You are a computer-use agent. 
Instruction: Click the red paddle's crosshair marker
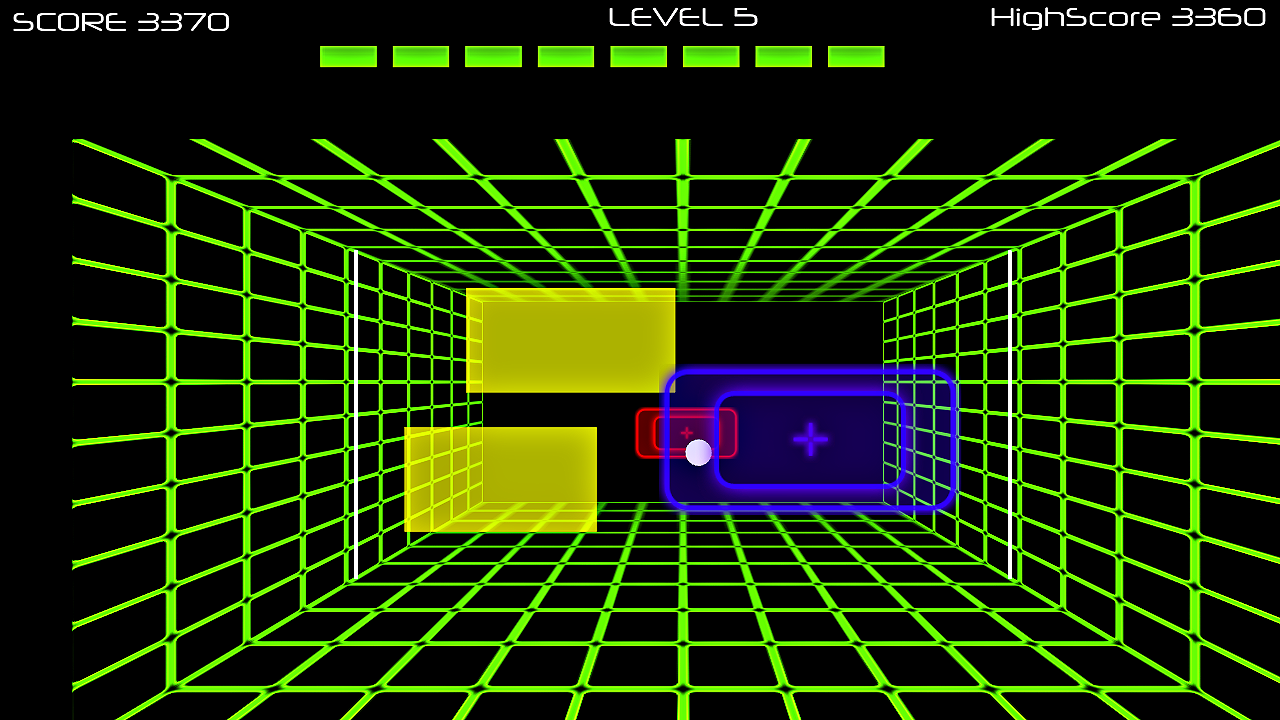[686, 432]
